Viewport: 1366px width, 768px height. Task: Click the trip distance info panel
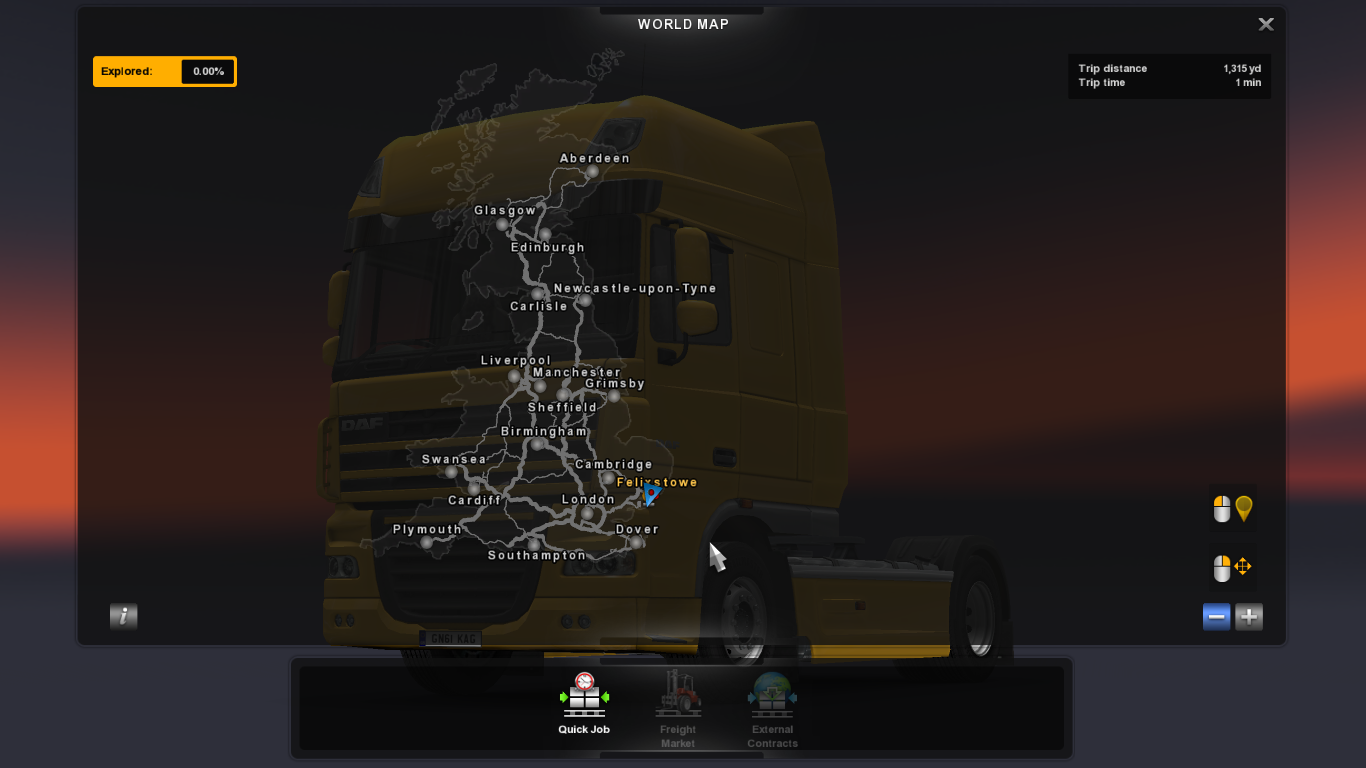coord(1168,75)
